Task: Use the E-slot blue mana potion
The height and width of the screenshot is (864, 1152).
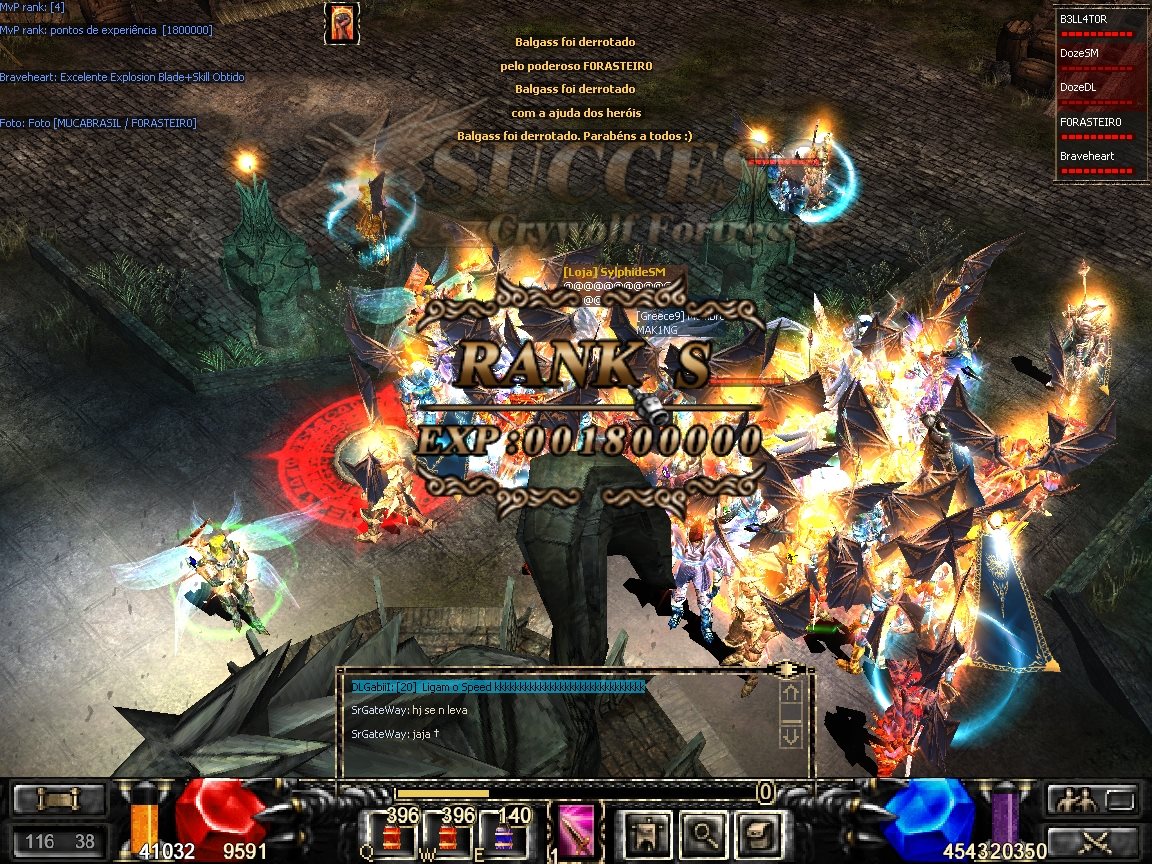Action: tap(503, 832)
